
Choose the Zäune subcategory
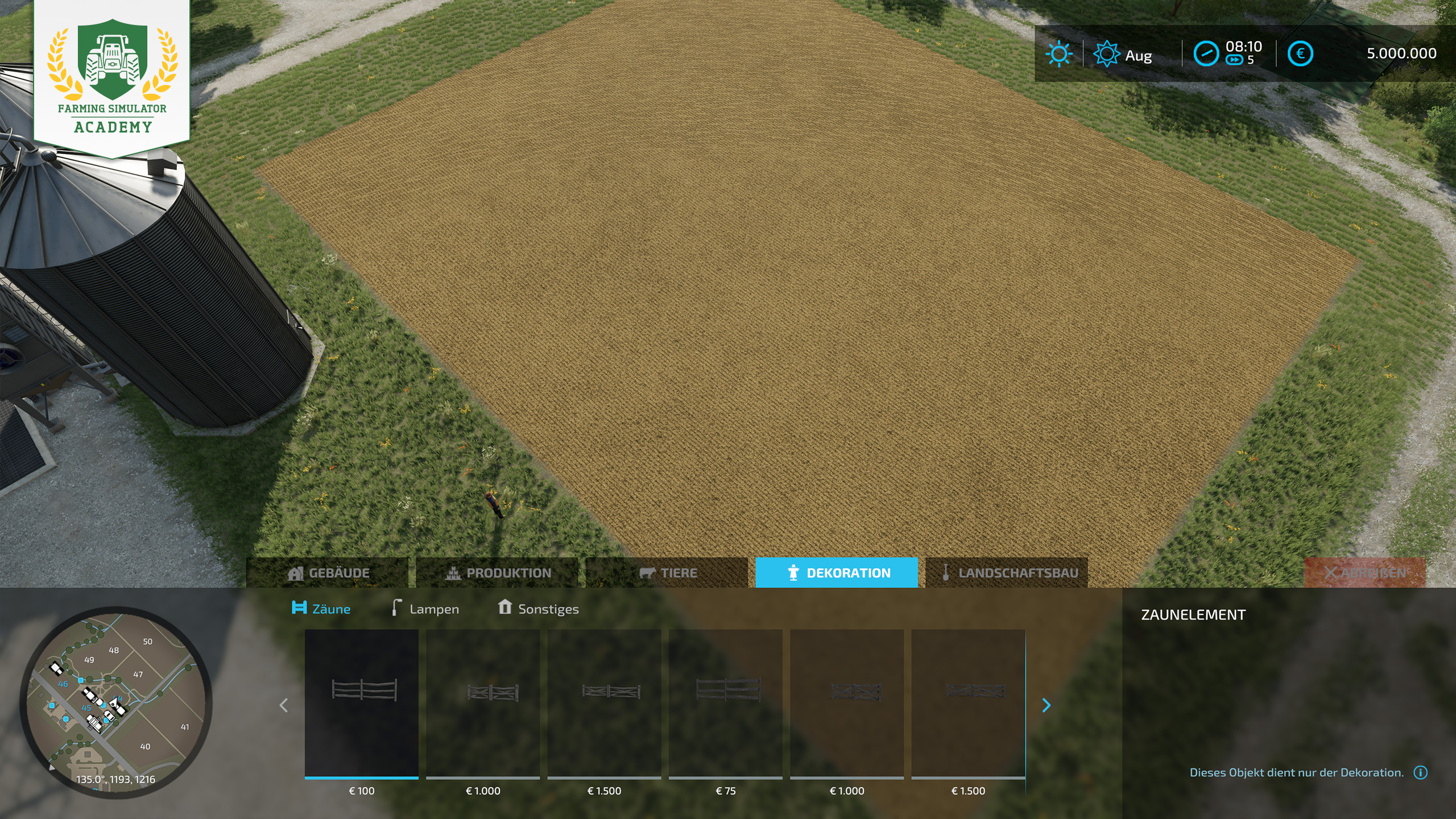coord(321,609)
